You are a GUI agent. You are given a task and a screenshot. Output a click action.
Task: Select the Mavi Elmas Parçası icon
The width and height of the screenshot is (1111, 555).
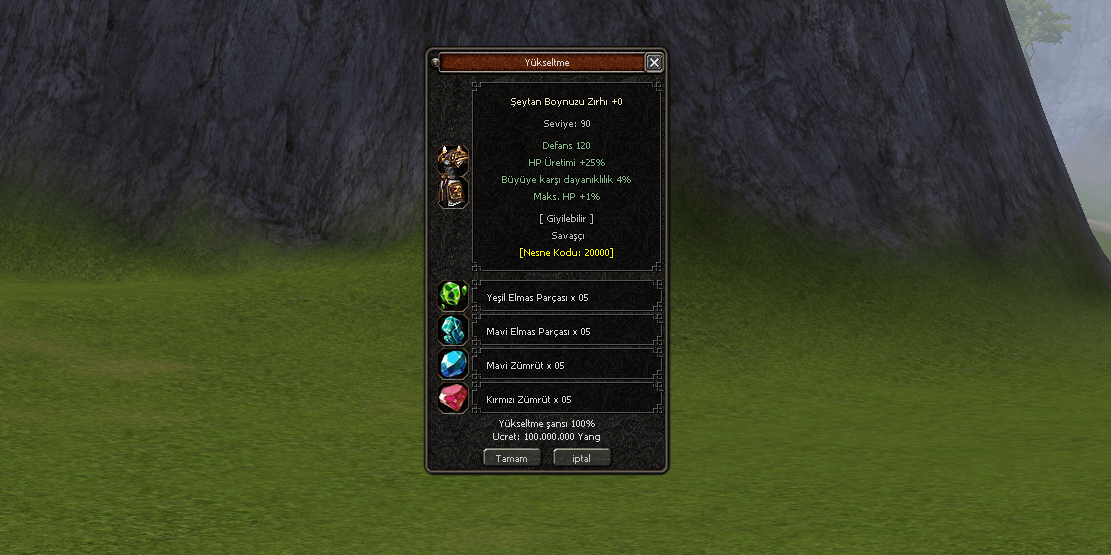coord(453,330)
